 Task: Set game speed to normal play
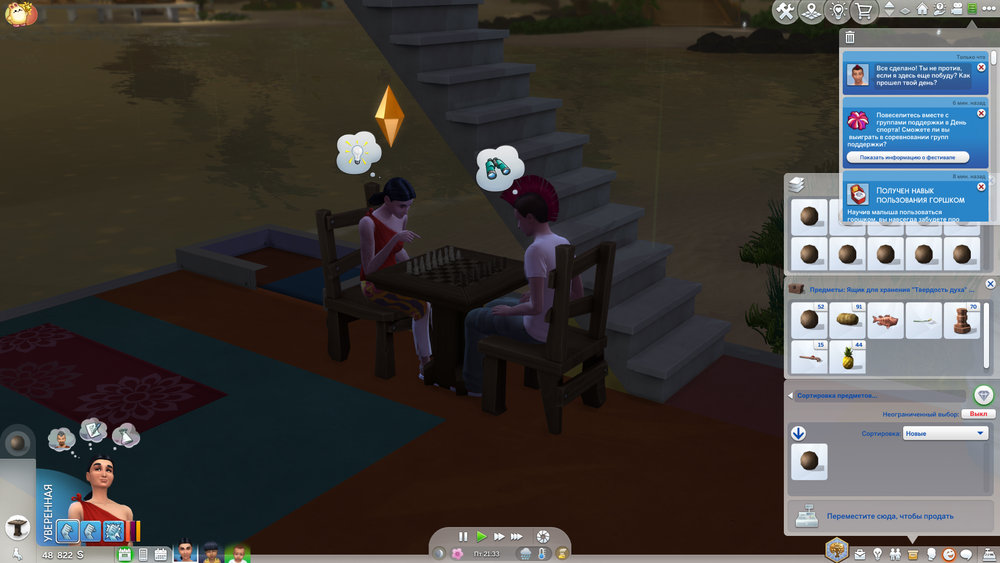481,537
